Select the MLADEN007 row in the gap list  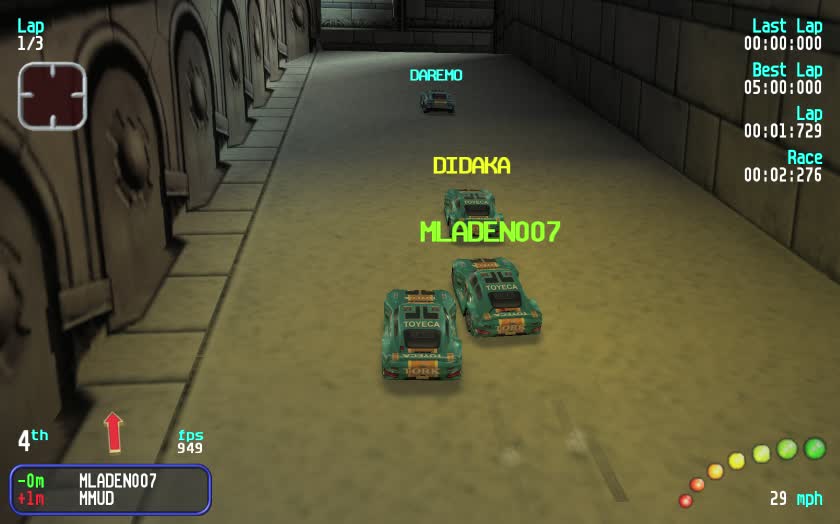[110, 480]
